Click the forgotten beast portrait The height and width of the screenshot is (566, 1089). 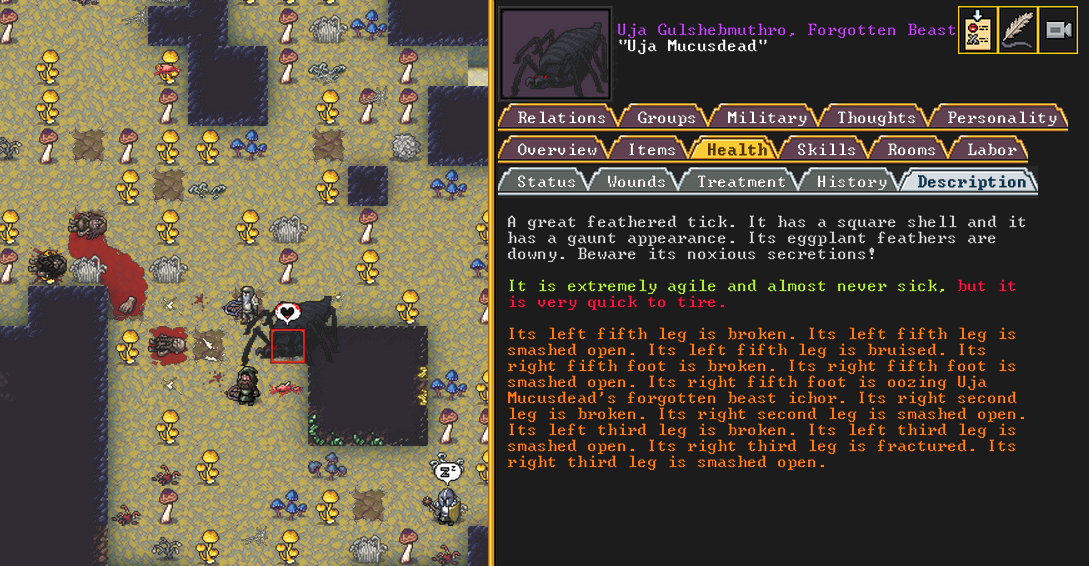[555, 54]
